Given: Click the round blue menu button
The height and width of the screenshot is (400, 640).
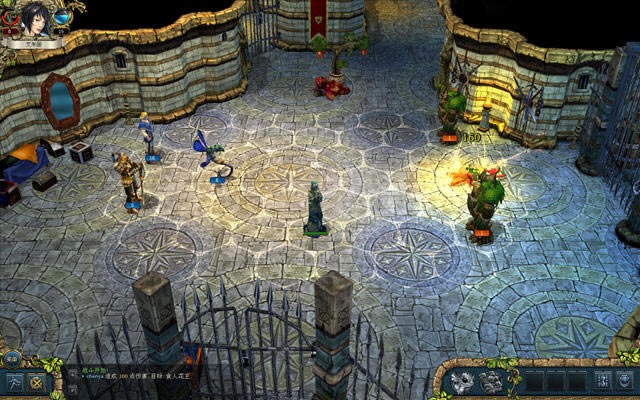Looking at the screenshot, I should 11,357.
